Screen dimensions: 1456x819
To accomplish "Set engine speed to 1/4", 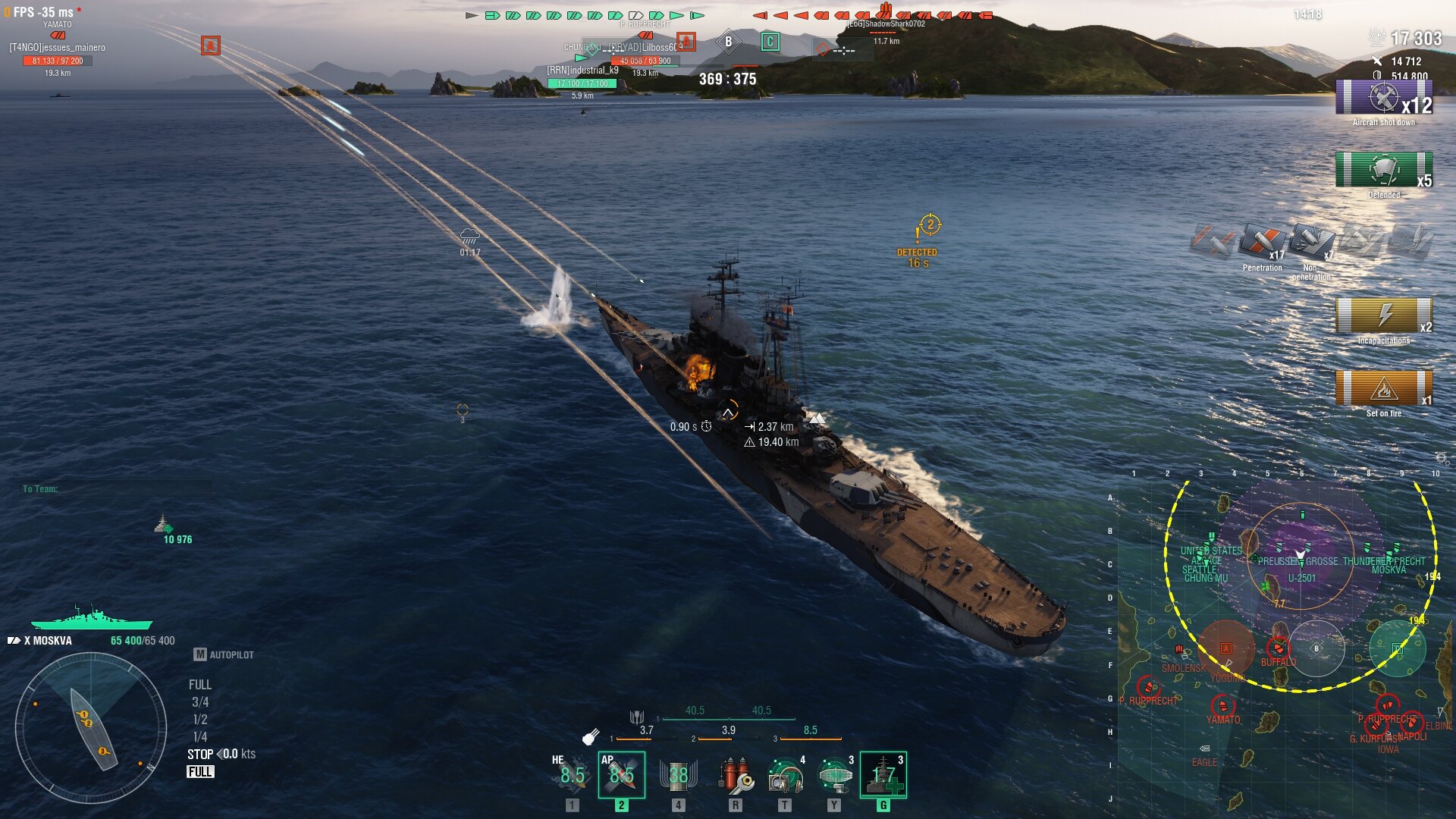I will click(x=200, y=737).
